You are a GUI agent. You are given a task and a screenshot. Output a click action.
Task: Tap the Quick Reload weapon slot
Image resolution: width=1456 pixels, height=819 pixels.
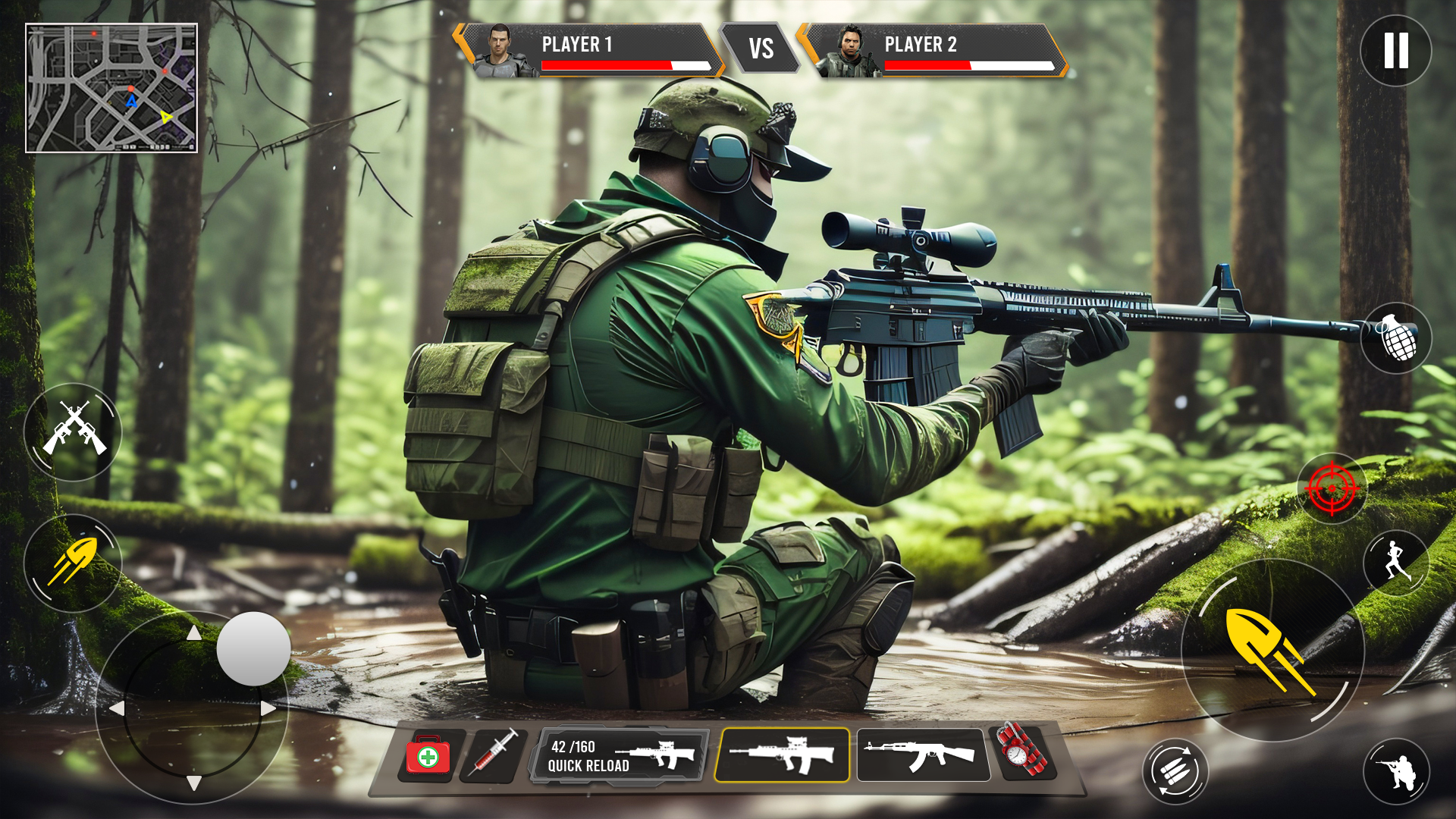(x=620, y=755)
